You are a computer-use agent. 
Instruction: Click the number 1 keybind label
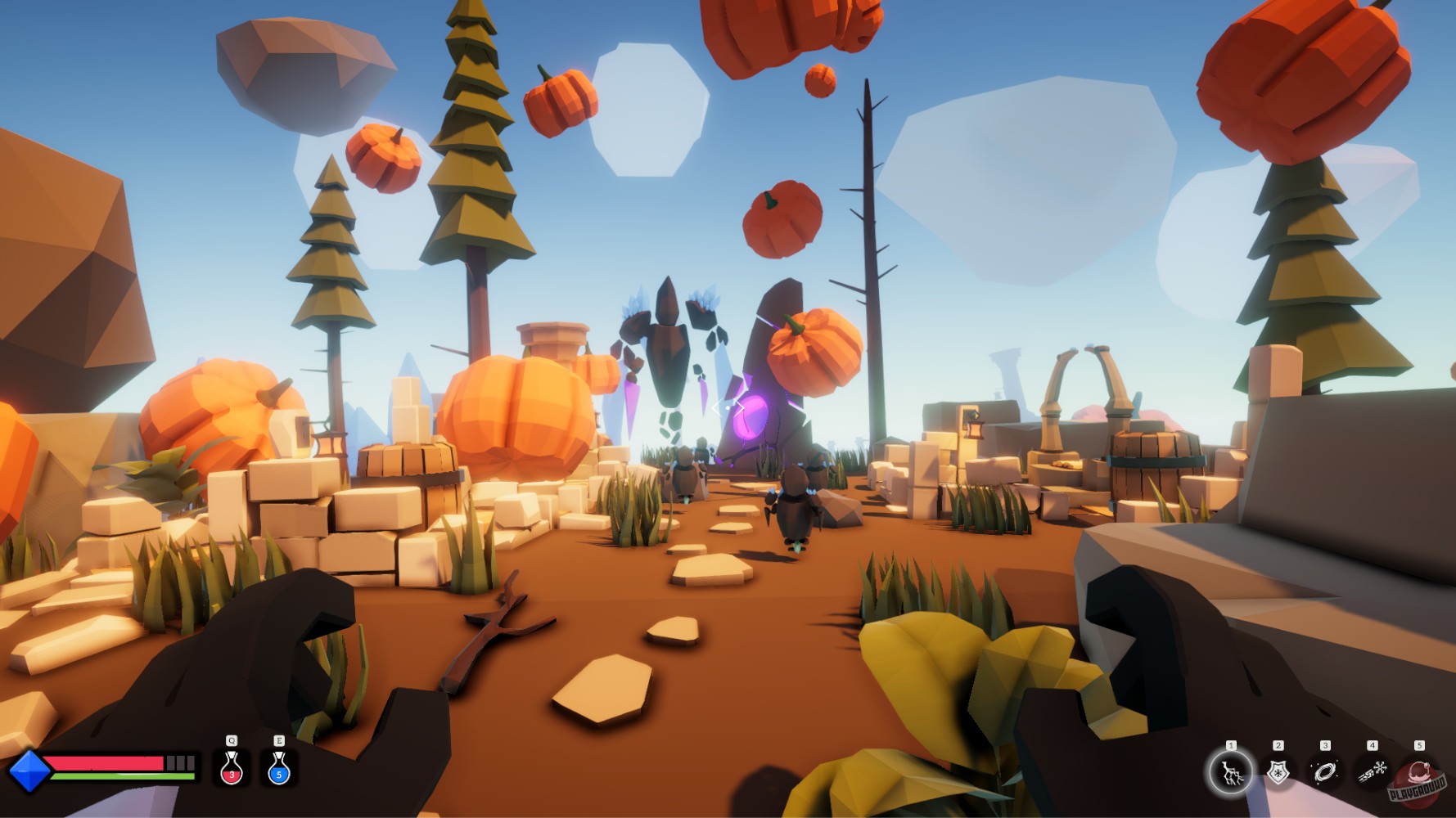pyautogui.click(x=1231, y=744)
